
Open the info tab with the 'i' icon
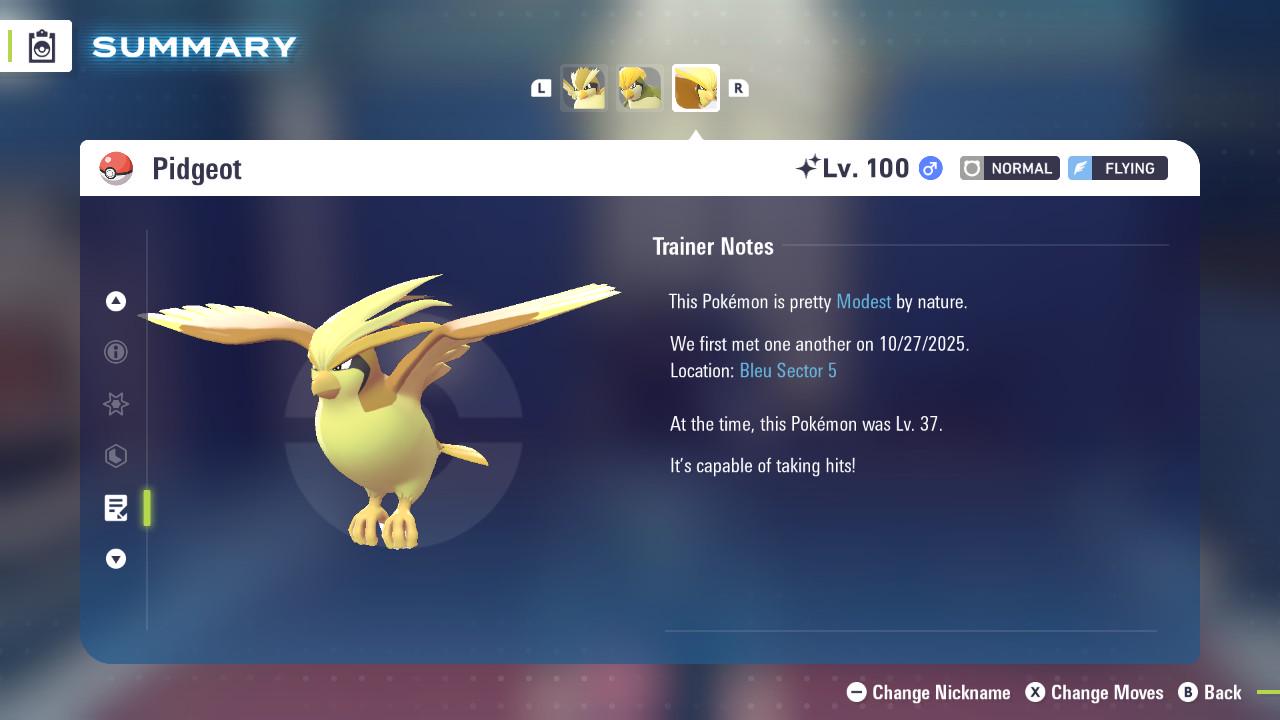pyautogui.click(x=116, y=352)
